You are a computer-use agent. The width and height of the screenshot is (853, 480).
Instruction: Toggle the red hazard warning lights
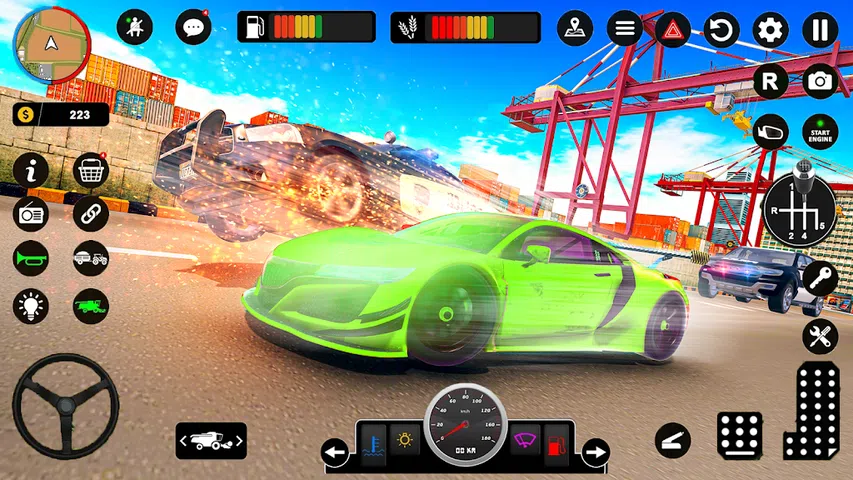click(x=673, y=29)
